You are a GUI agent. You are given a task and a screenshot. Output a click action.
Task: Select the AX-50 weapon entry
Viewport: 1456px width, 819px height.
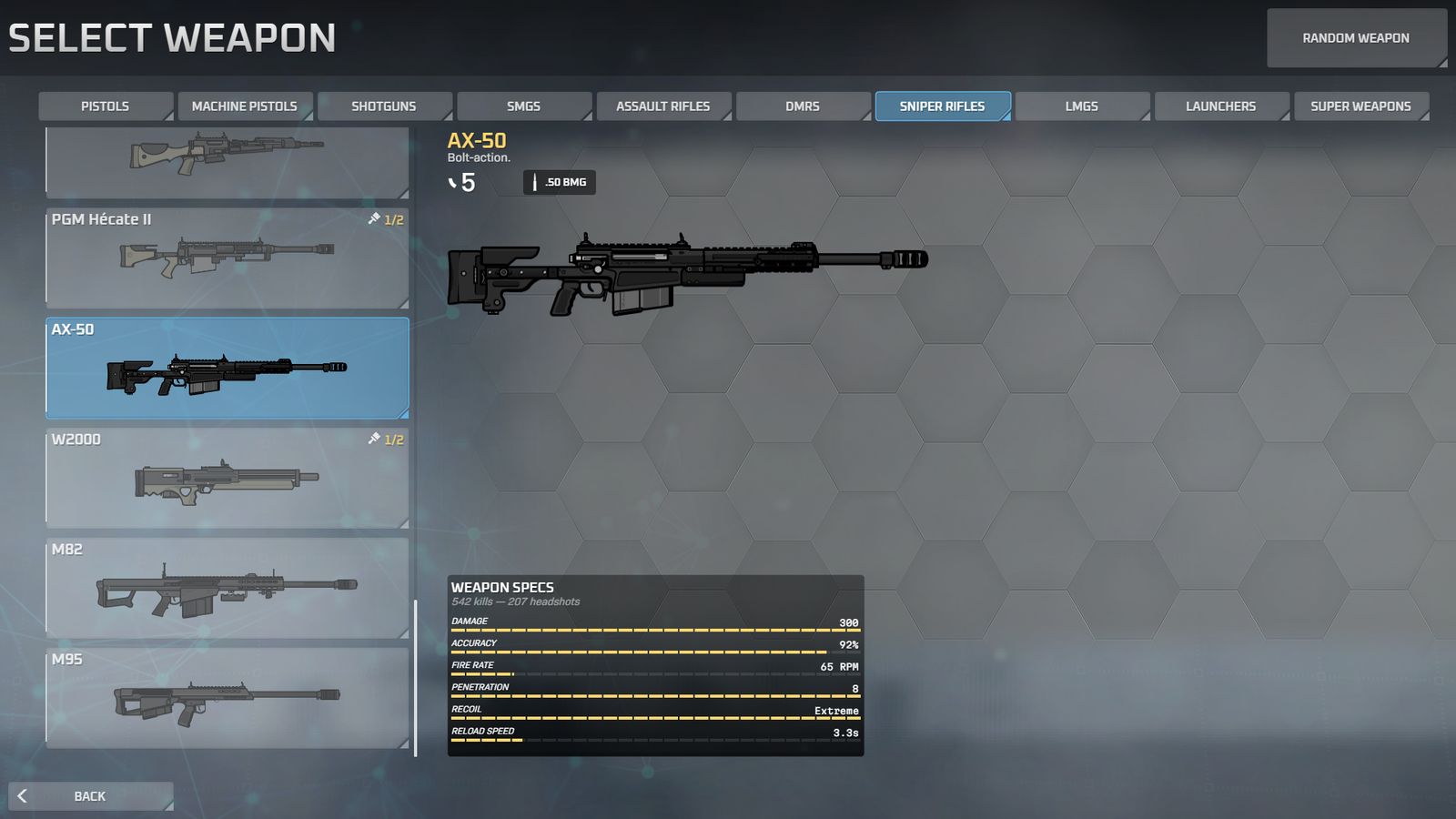coord(227,369)
